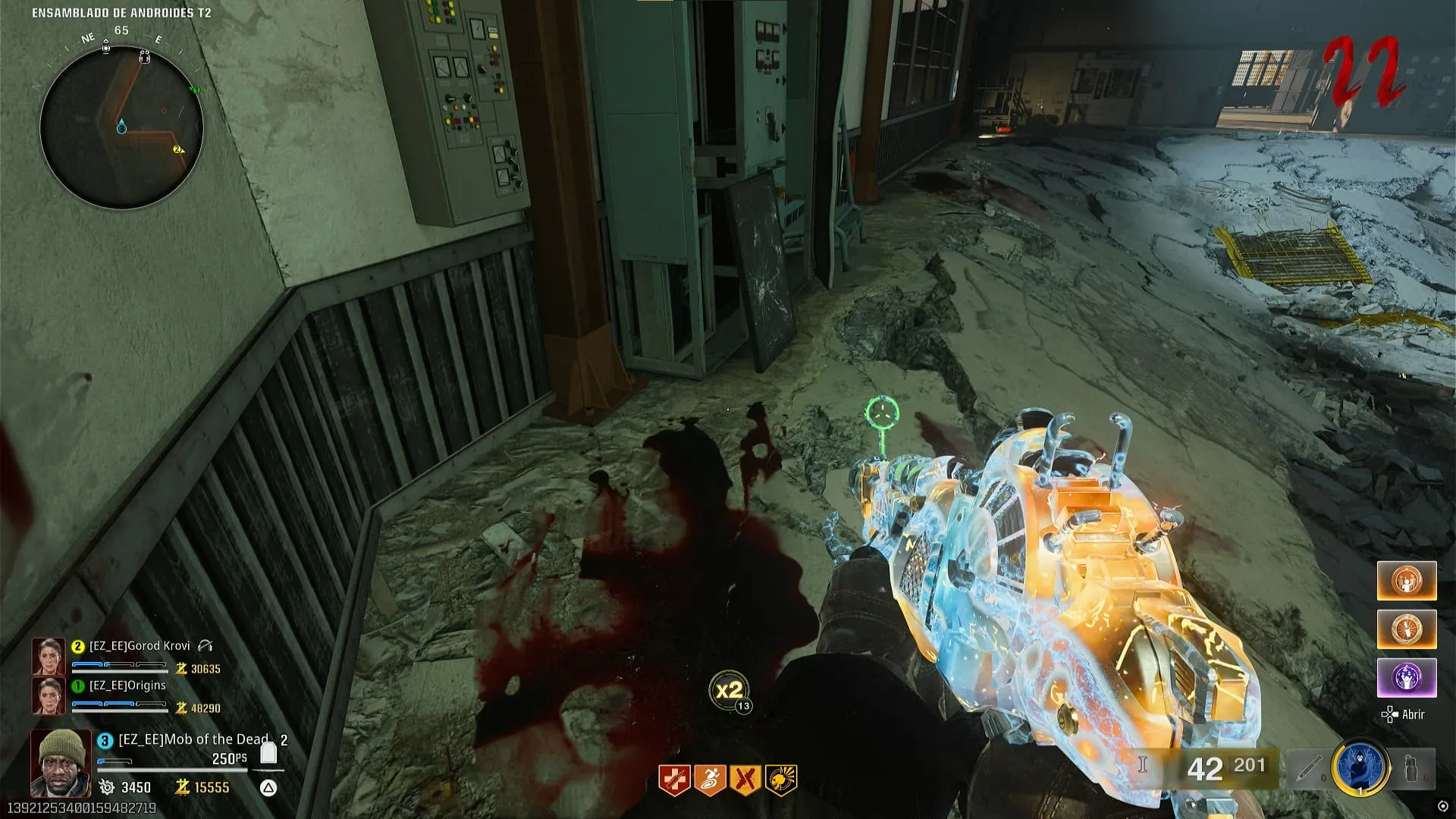1456x819 pixels.
Task: Click the x2 double points power-up icon
Action: point(729,690)
